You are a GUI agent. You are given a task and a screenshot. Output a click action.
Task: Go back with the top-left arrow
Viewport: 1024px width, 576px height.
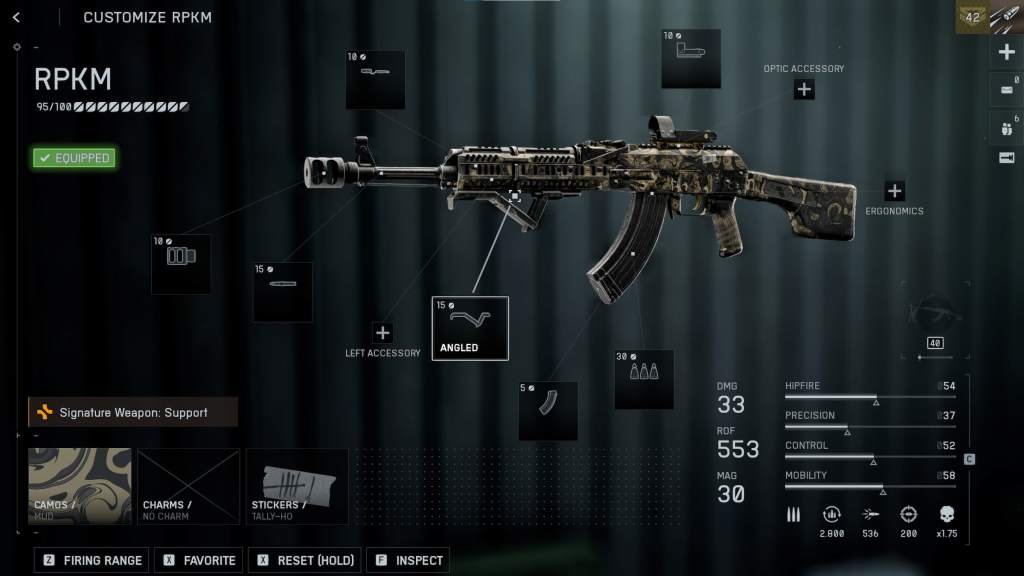click(17, 17)
